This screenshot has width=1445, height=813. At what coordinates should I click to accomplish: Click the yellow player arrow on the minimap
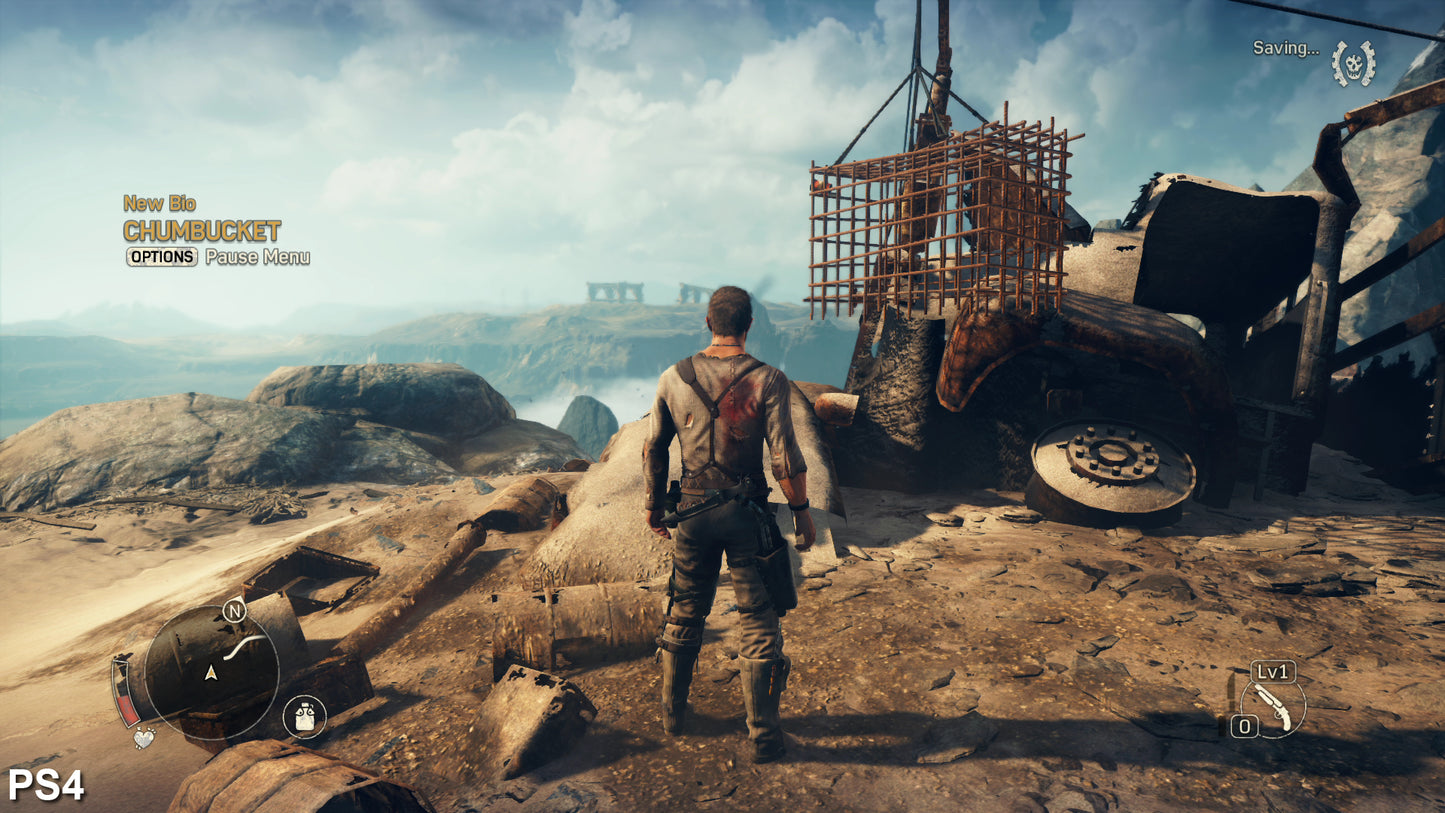(x=211, y=674)
